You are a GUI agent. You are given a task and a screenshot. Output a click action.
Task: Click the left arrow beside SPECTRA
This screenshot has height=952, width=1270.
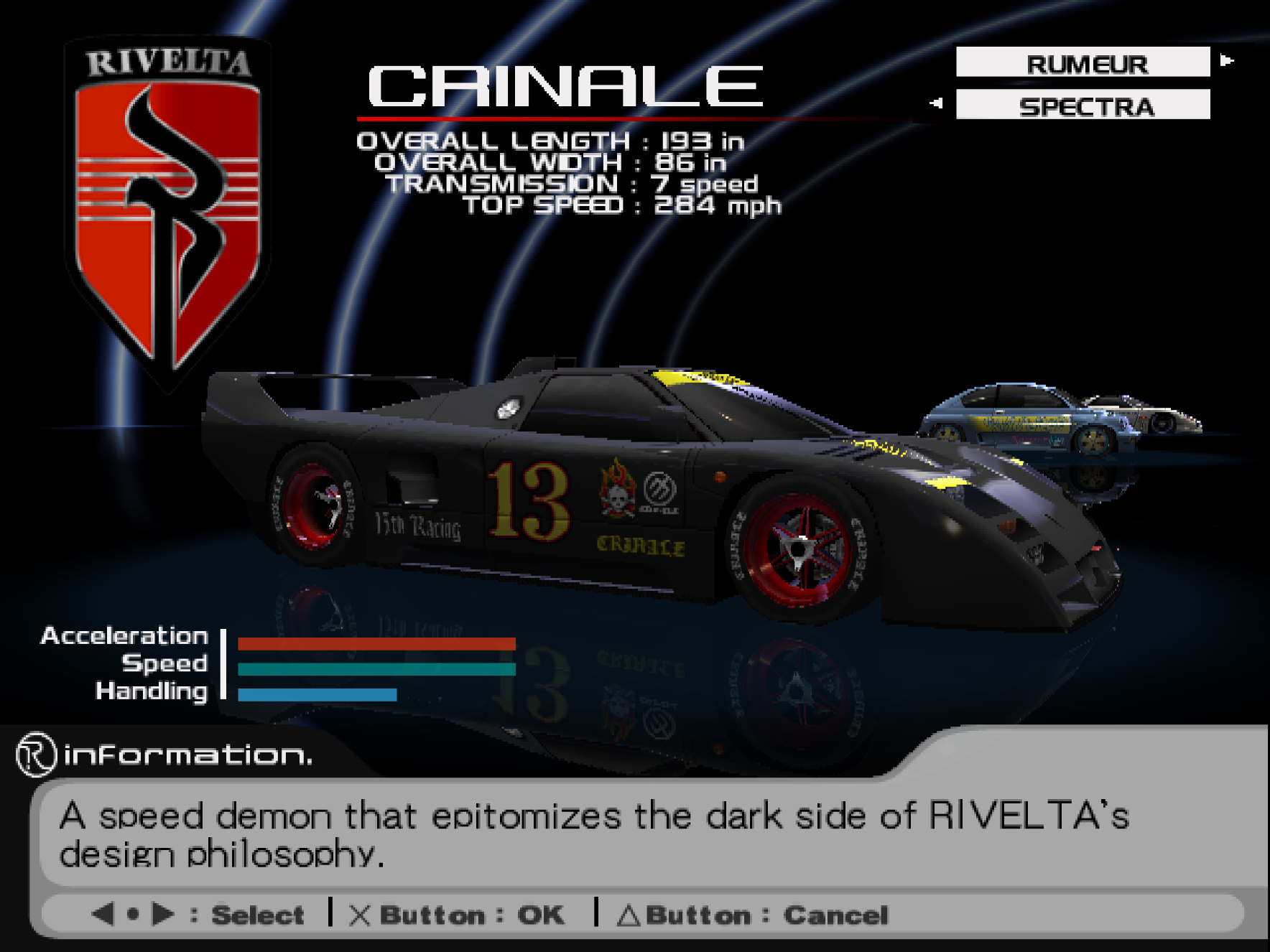935,103
